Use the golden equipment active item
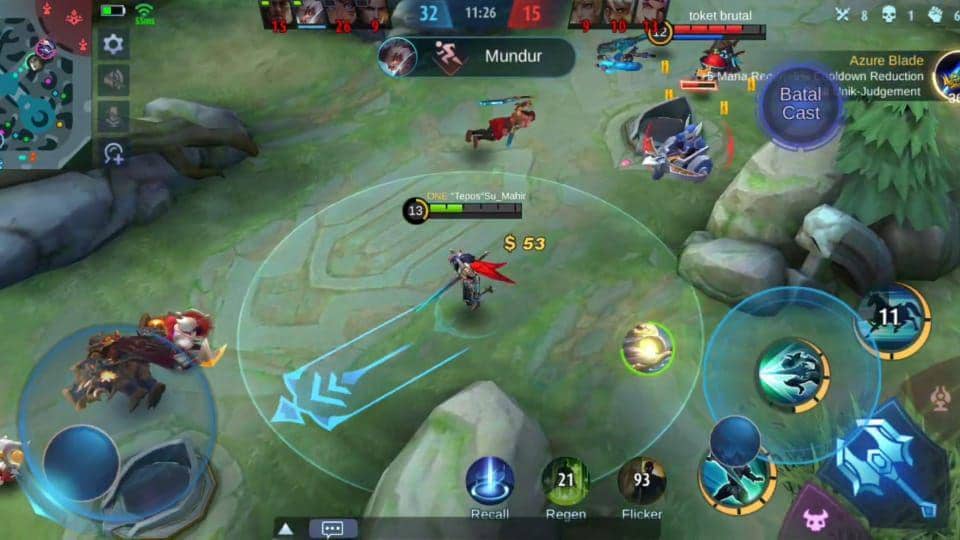 [647, 349]
